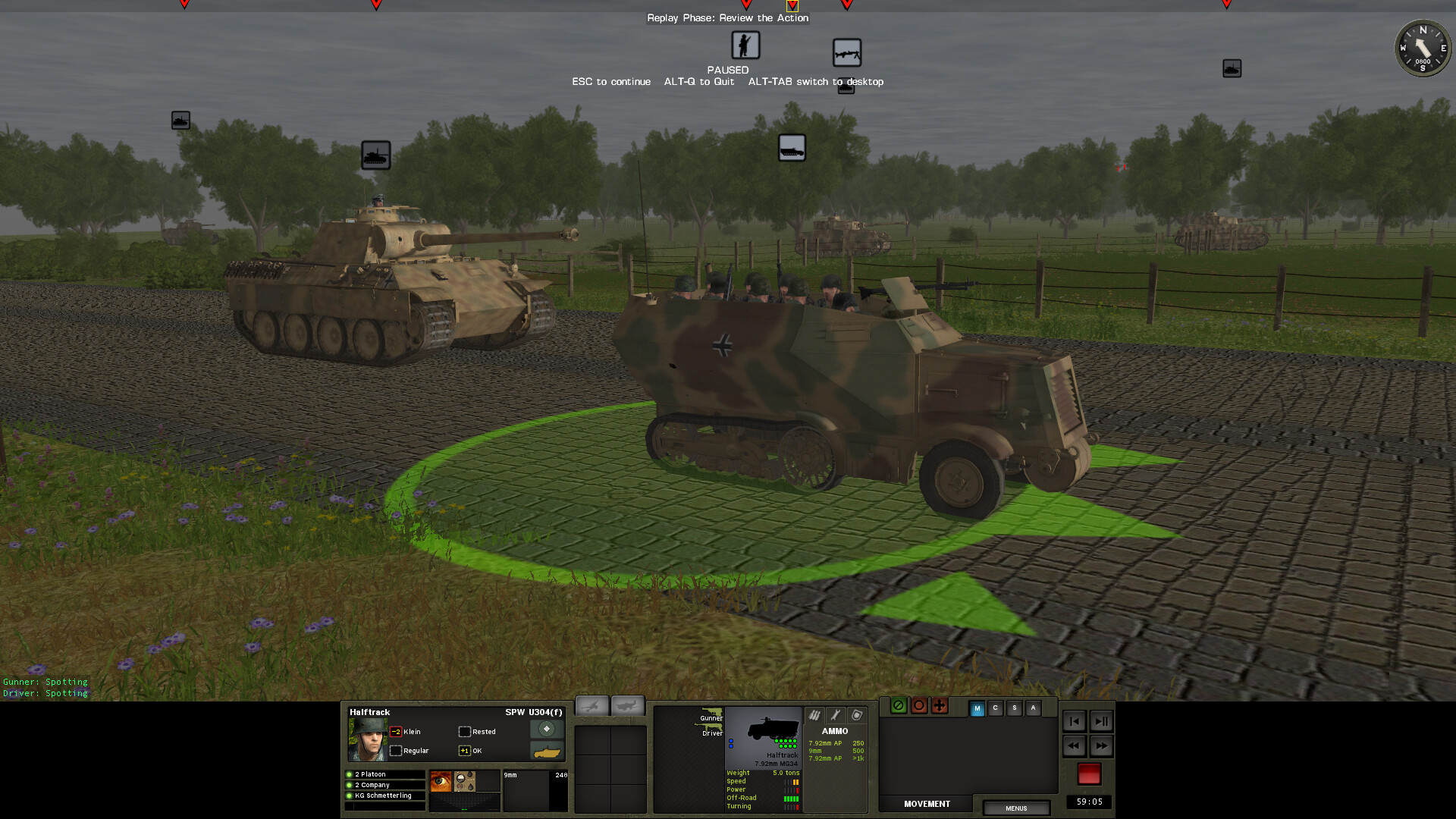The image size is (1456, 819).
Task: Click the fast-forward playback control
Action: coord(1102,746)
